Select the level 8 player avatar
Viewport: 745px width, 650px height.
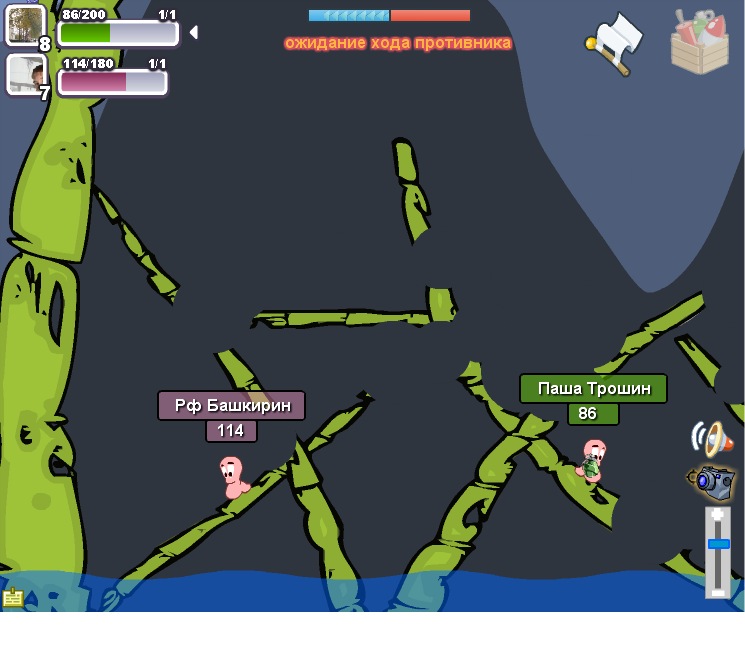tap(25, 25)
